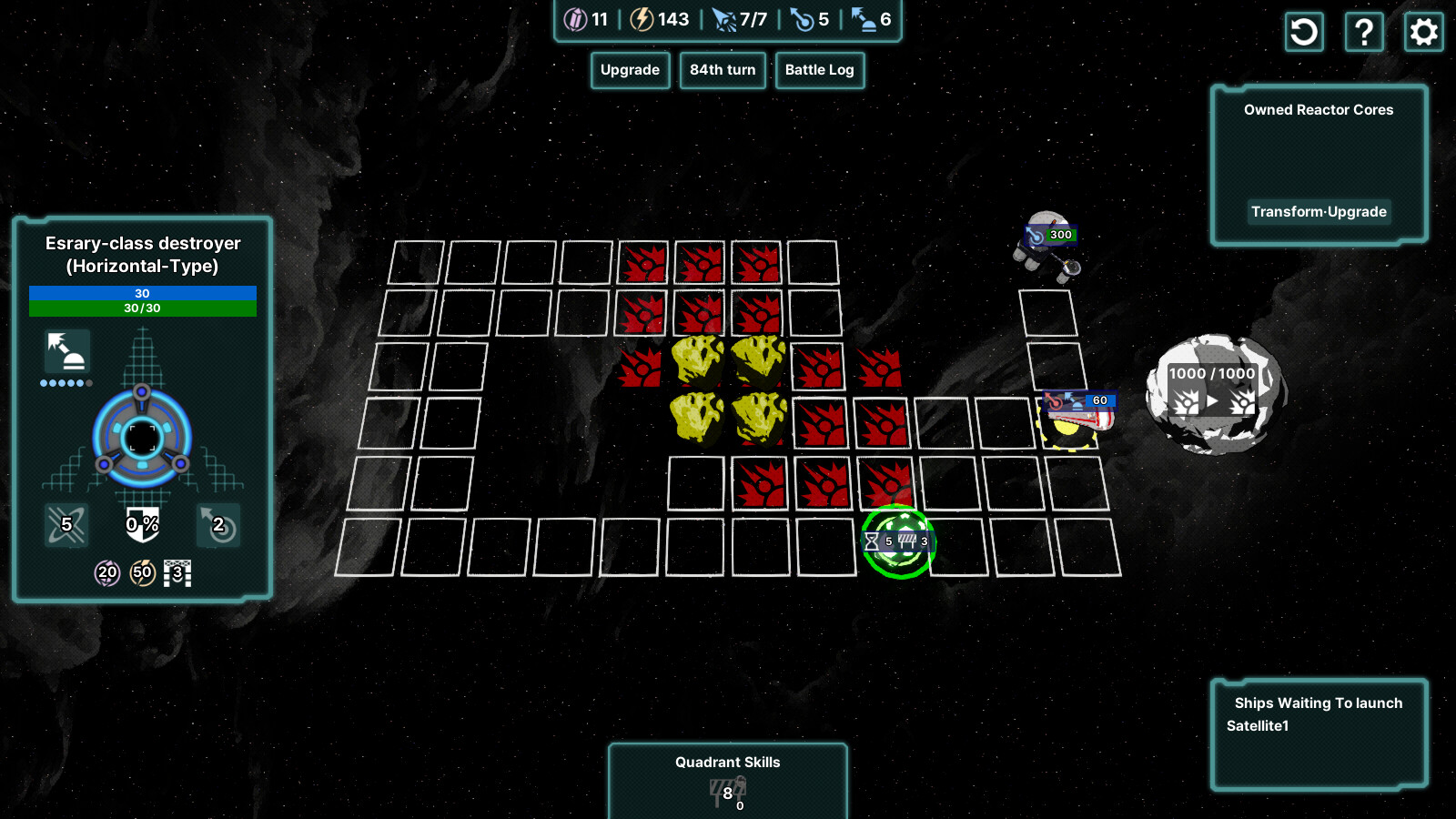This screenshot has height=819, width=1456.
Task: Click the circular arrow restart button
Action: [1304, 33]
